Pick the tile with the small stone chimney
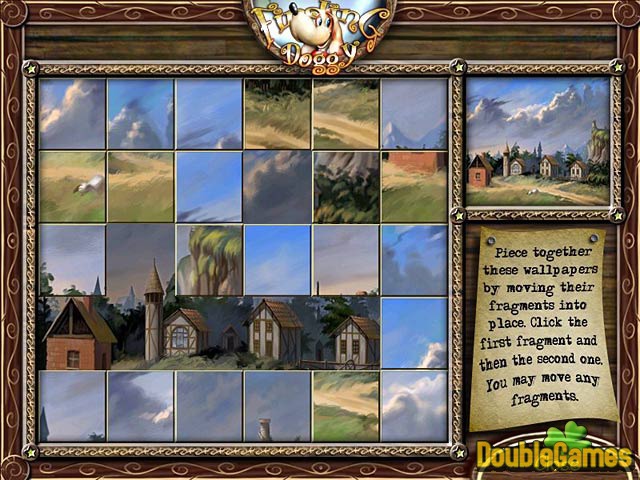The width and height of the screenshot is (640, 480). [x=278, y=405]
